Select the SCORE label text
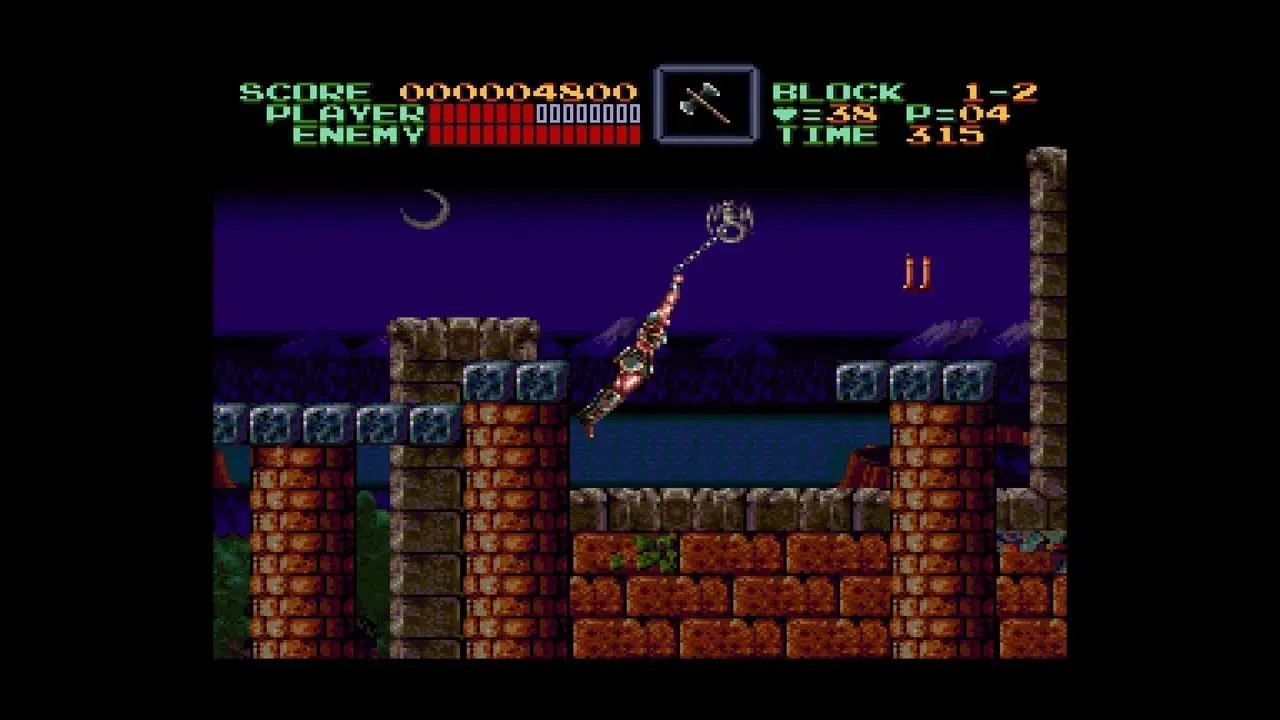This screenshot has height=720, width=1280. tap(305, 90)
